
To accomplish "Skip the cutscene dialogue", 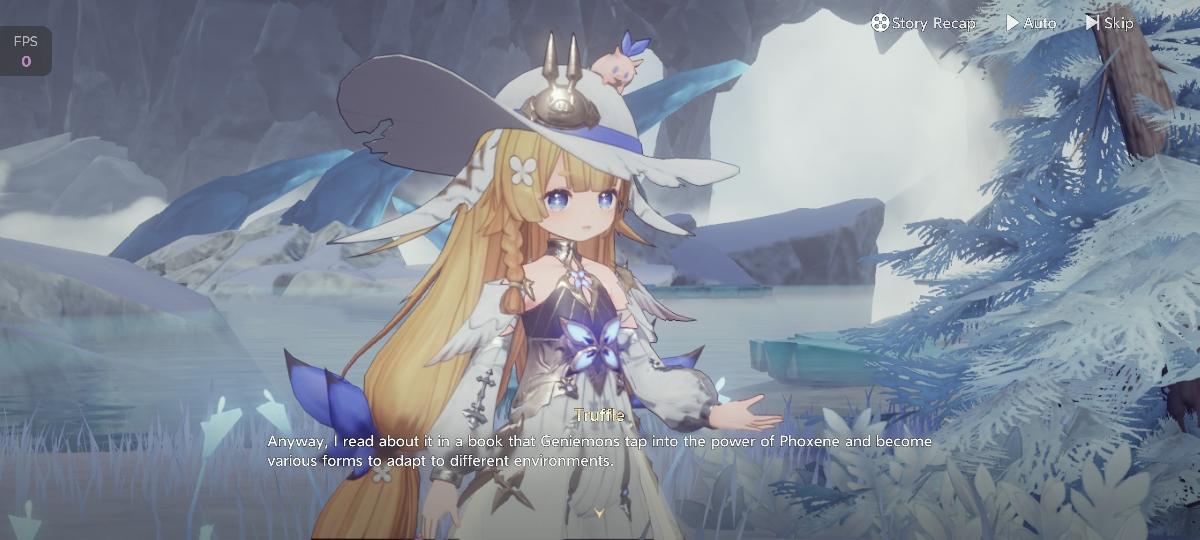I will coord(1109,23).
